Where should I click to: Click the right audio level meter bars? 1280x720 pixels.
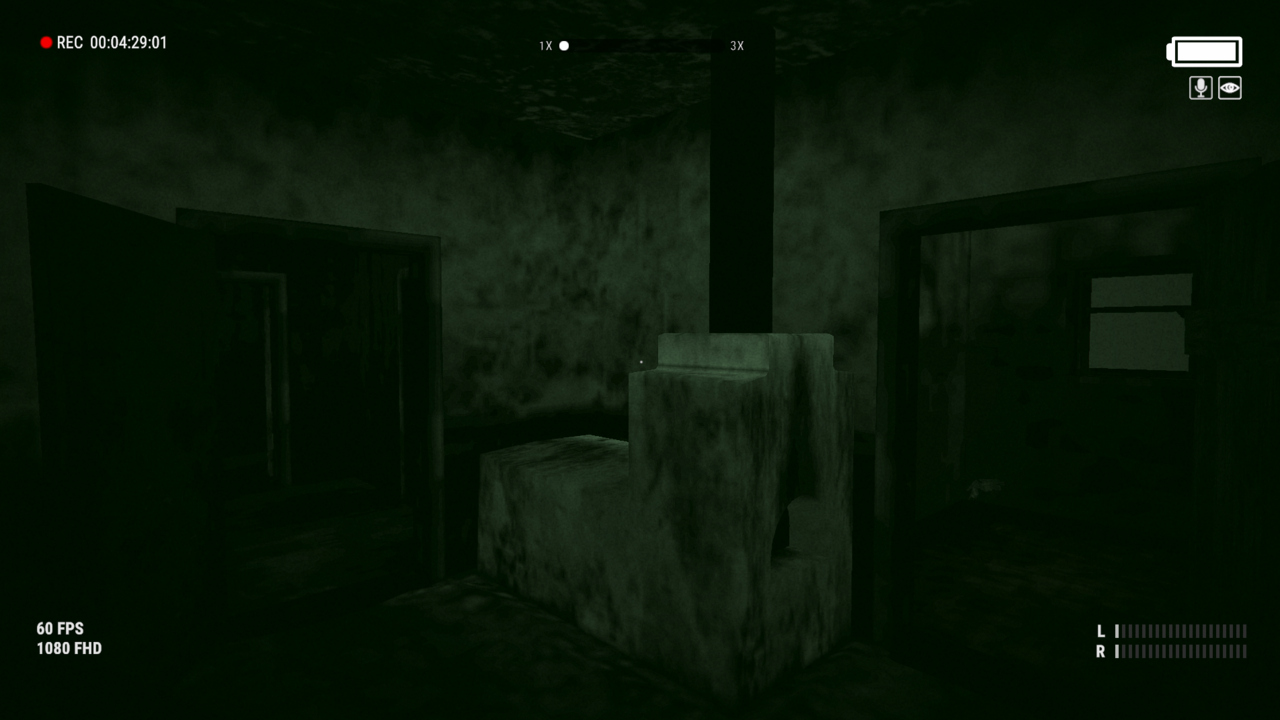[1180, 651]
